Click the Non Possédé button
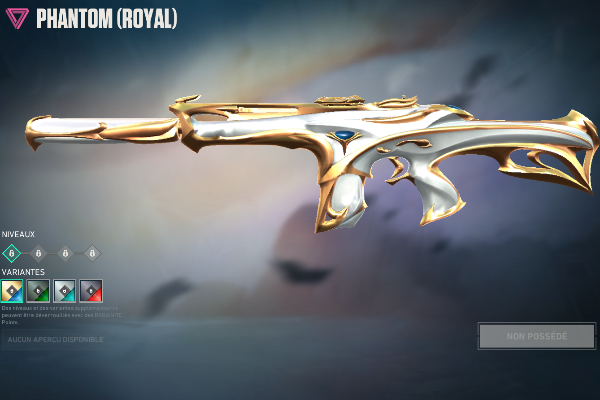 (536, 336)
